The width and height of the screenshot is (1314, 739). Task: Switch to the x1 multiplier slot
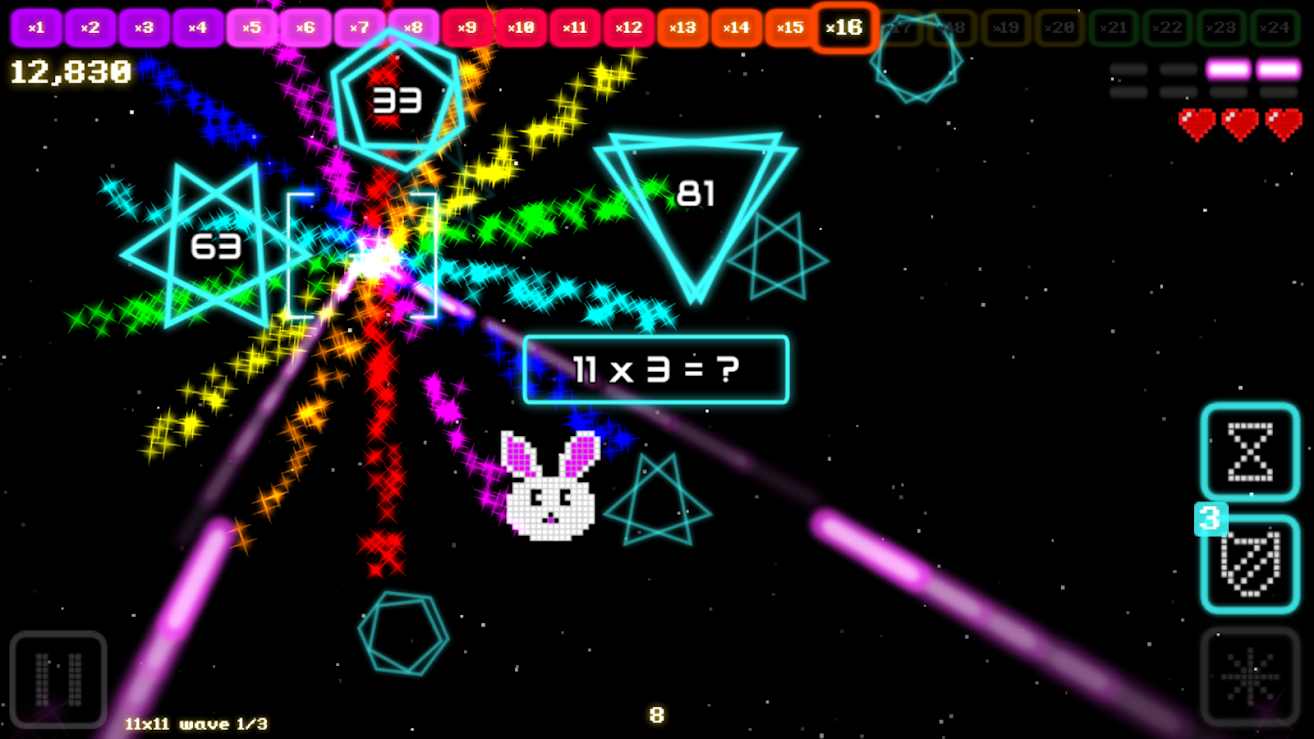pyautogui.click(x=36, y=27)
